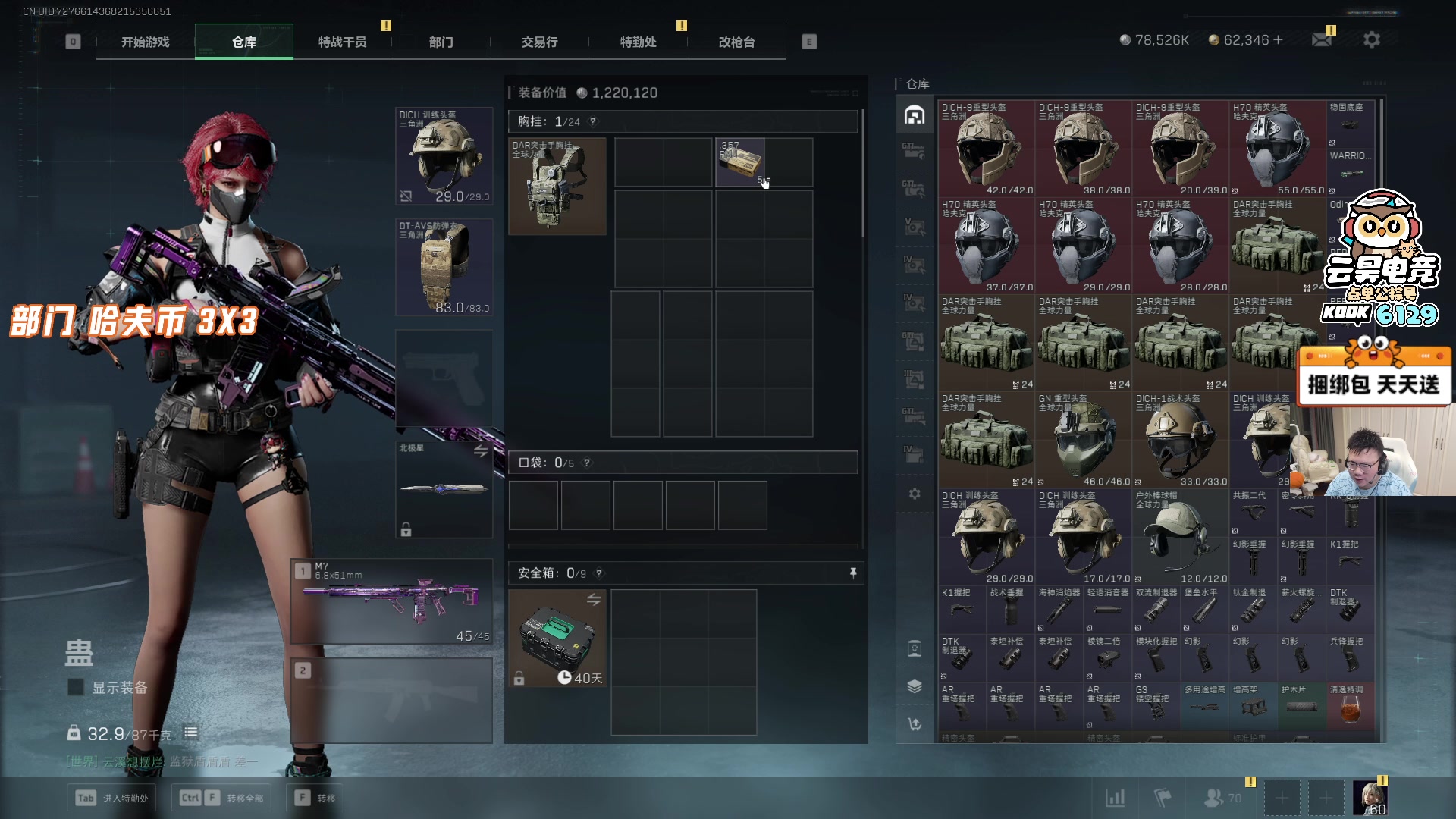Image resolution: width=1456 pixels, height=819 pixels.
Task: Pick the .357 ammo box in rig
Action: pos(740,162)
